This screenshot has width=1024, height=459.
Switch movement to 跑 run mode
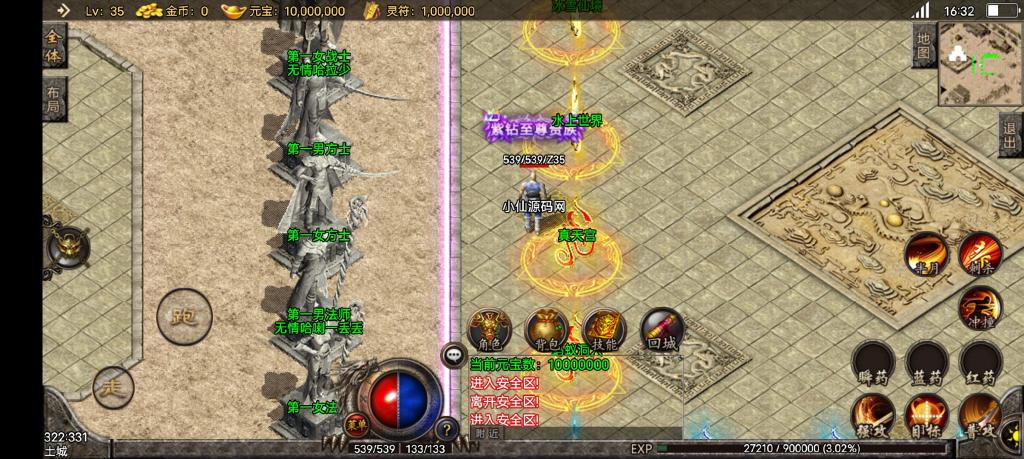184,316
